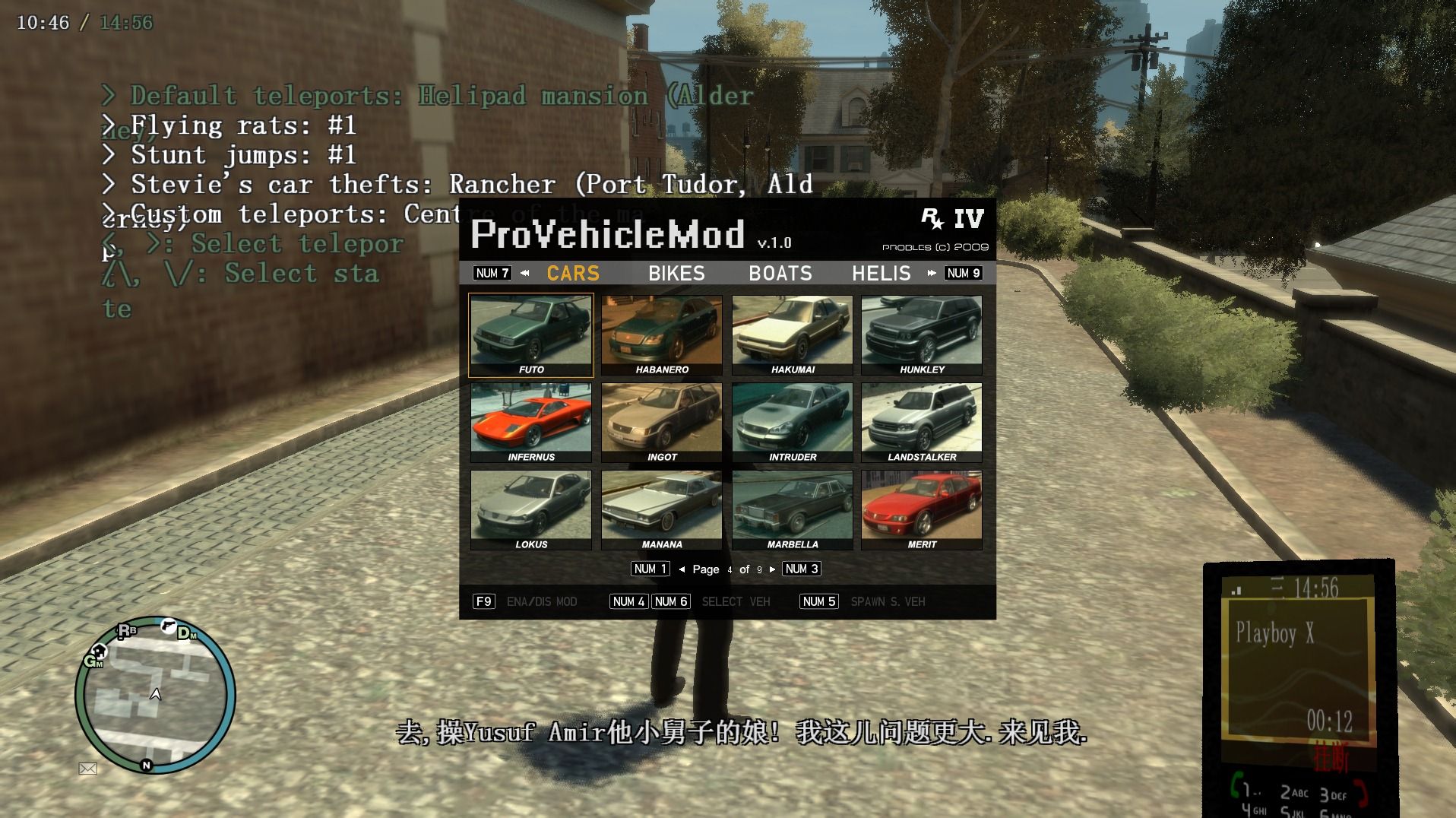Click NUM 5 to spawn selected vehicle
The width and height of the screenshot is (1456, 818).
[818, 601]
